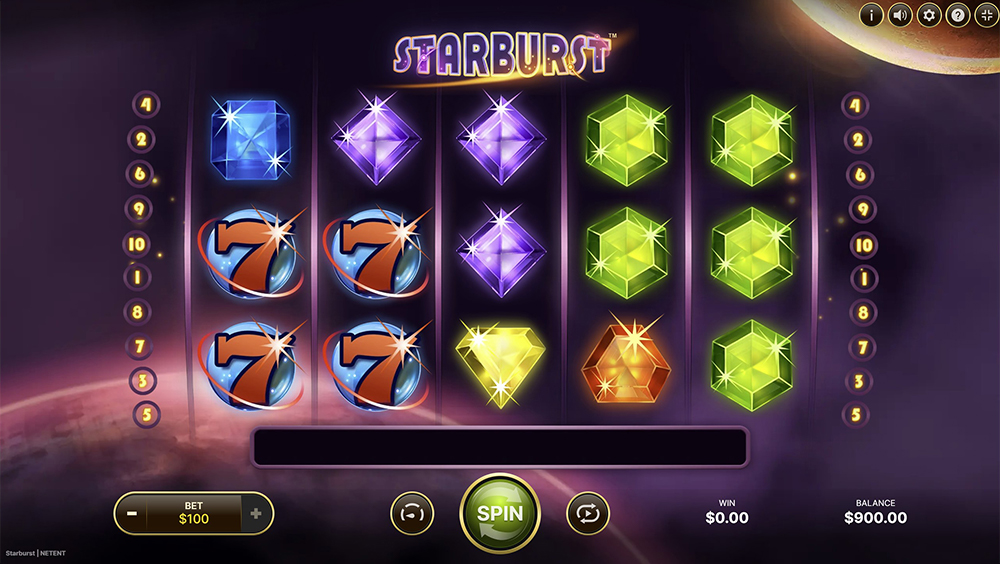The height and width of the screenshot is (564, 1000).
Task: Spin the reels with the green SPIN button
Action: pyautogui.click(x=499, y=513)
